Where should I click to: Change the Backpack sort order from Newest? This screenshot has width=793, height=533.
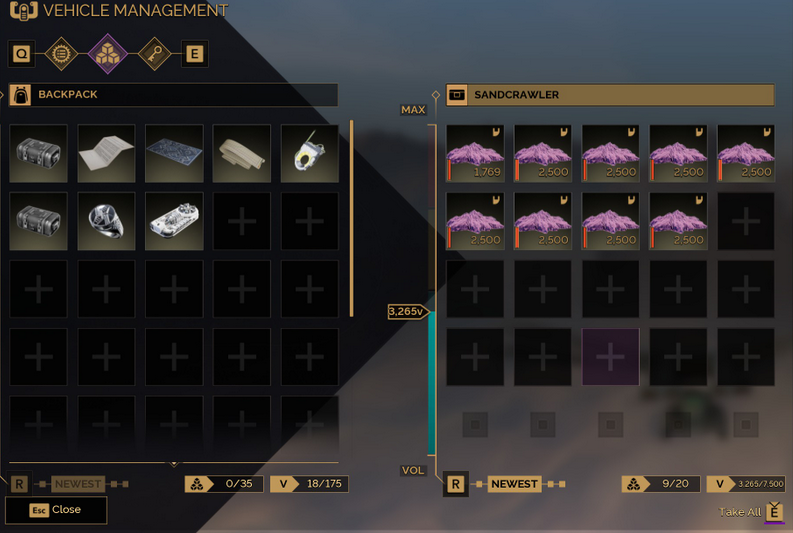point(78,484)
